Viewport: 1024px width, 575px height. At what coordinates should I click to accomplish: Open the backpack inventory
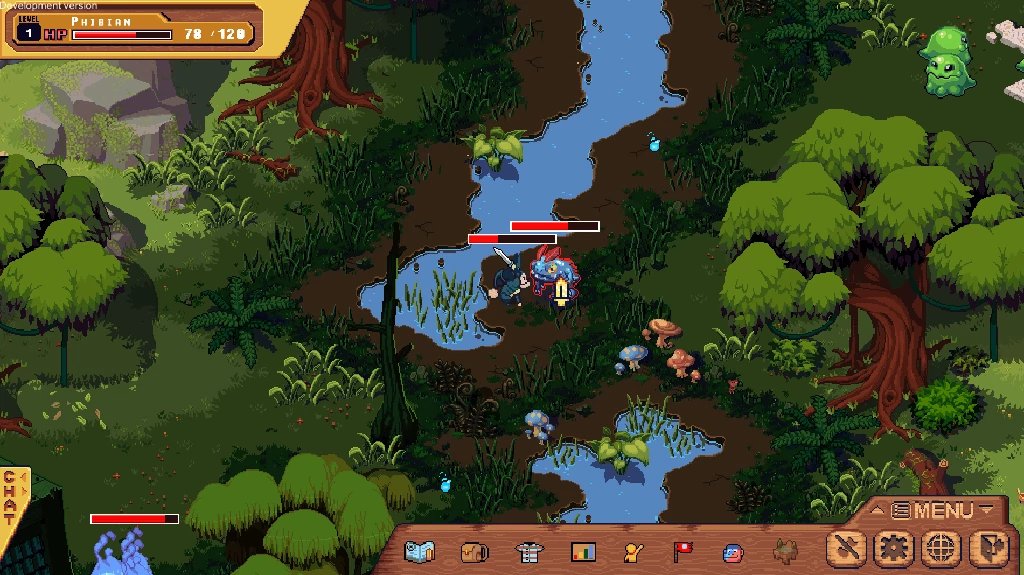coord(474,550)
